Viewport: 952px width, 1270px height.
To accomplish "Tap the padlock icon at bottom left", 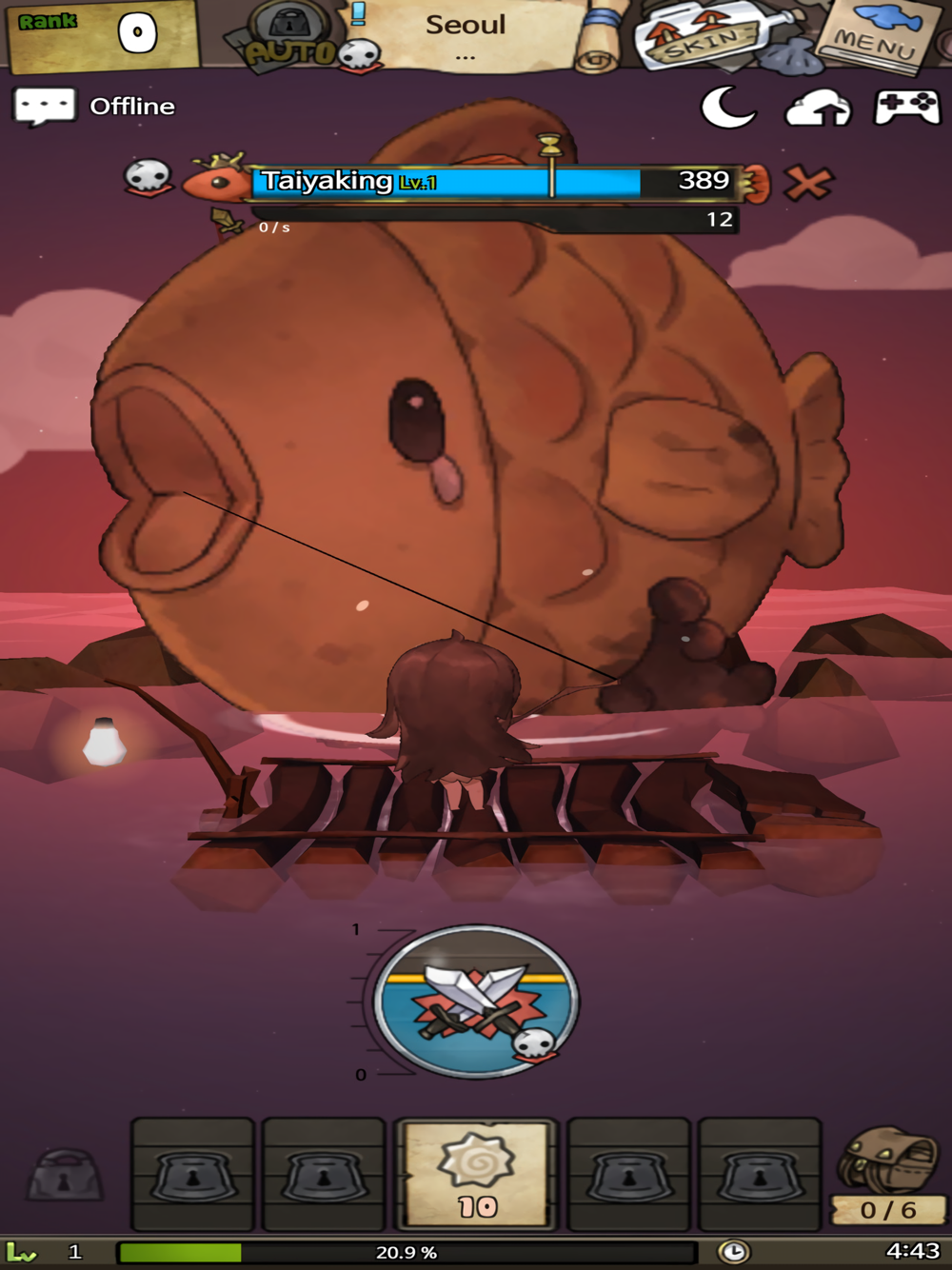I will coord(65,1175).
